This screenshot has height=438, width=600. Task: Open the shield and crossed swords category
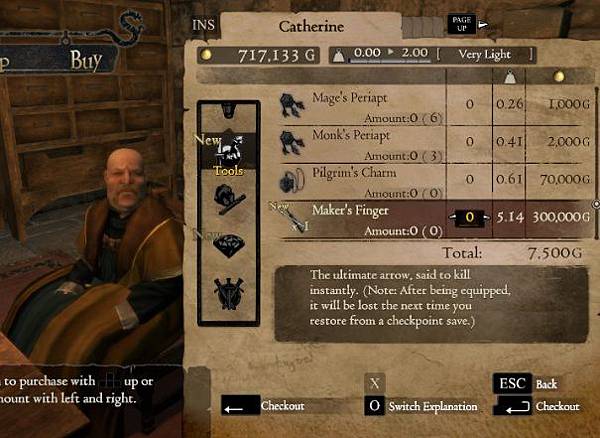pyautogui.click(x=228, y=294)
